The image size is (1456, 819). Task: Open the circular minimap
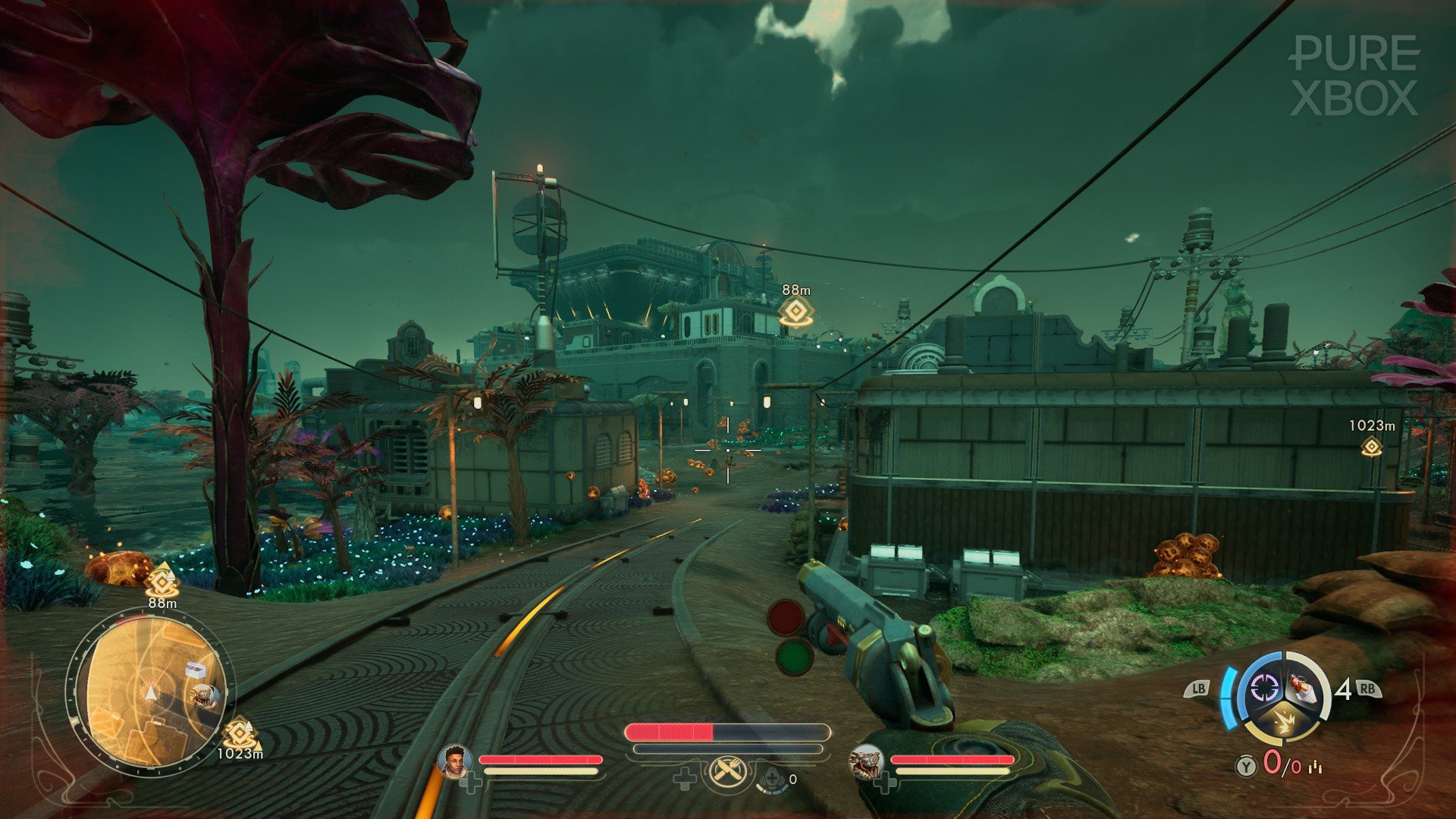click(151, 693)
